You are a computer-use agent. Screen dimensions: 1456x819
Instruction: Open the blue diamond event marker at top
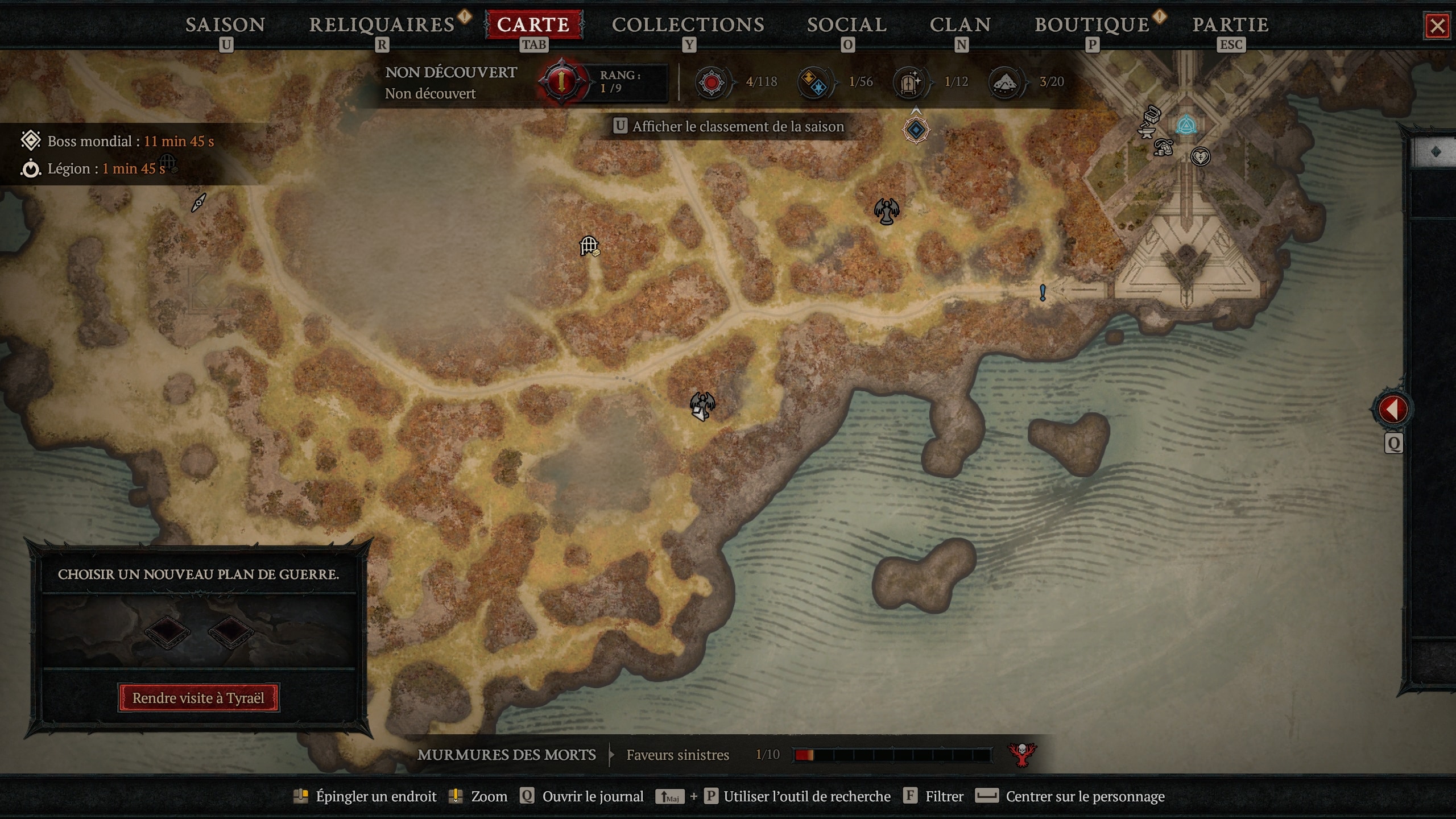point(916,130)
